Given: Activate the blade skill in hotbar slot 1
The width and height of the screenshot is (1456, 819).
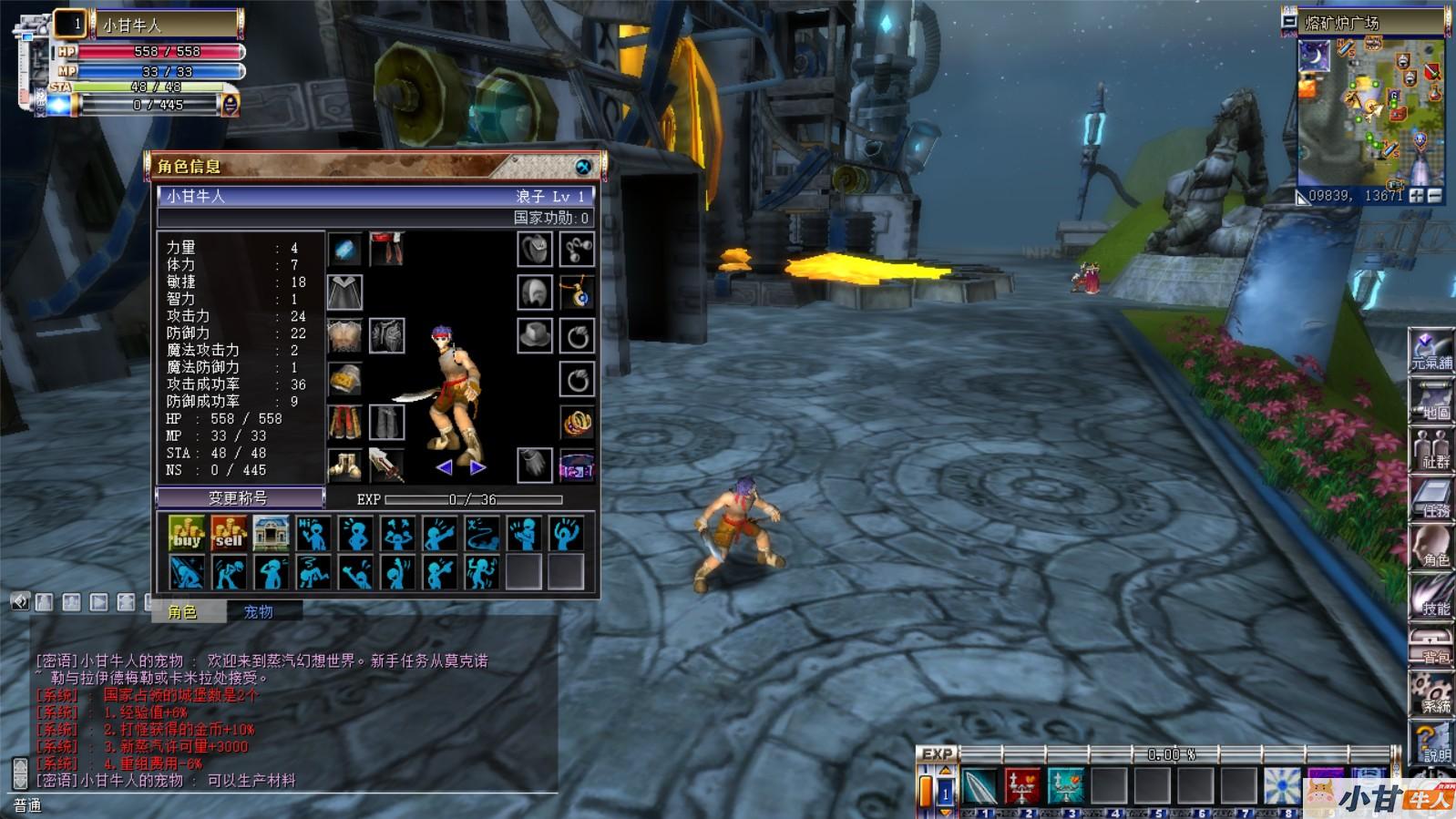Looking at the screenshot, I should click(x=980, y=785).
